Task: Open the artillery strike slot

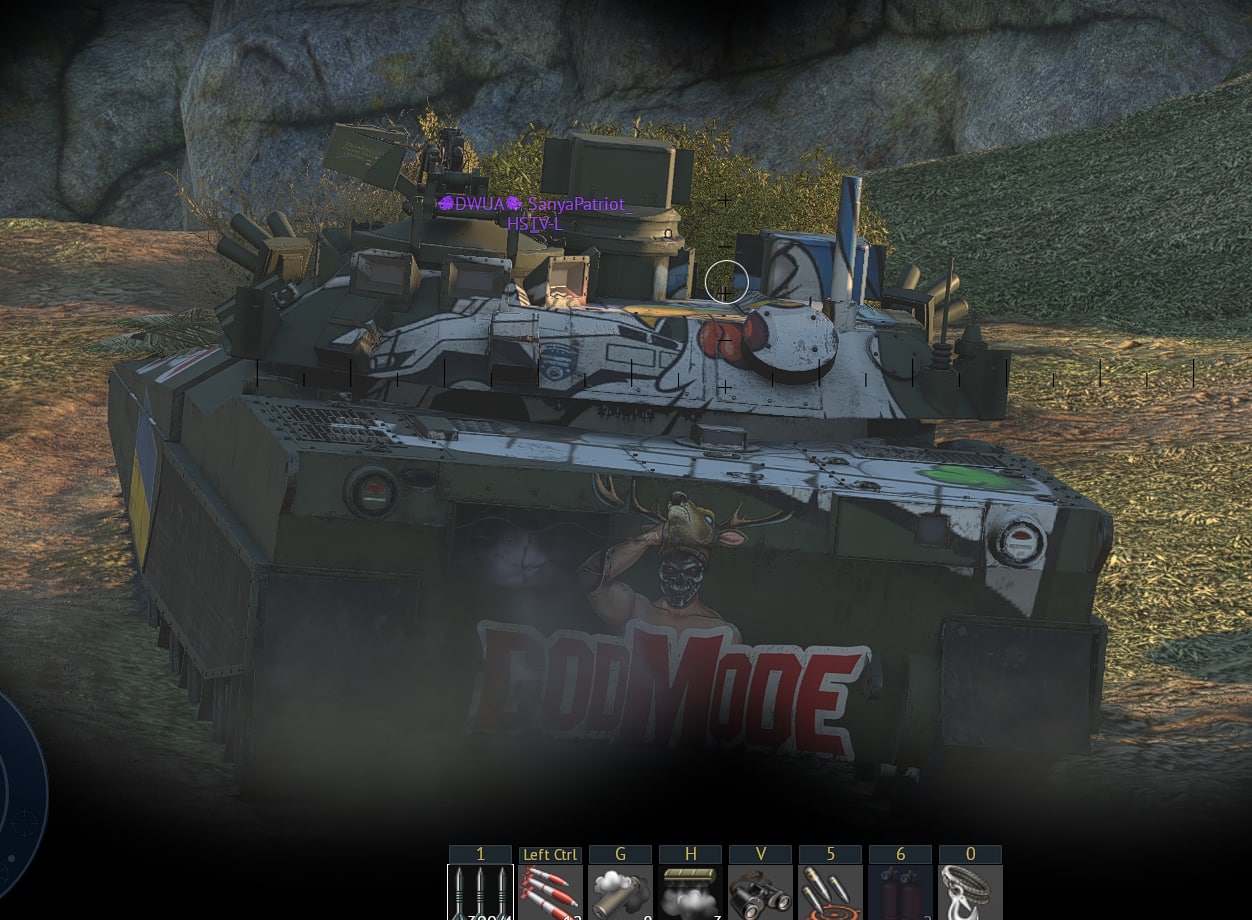Action: pyautogui.click(x=830, y=892)
